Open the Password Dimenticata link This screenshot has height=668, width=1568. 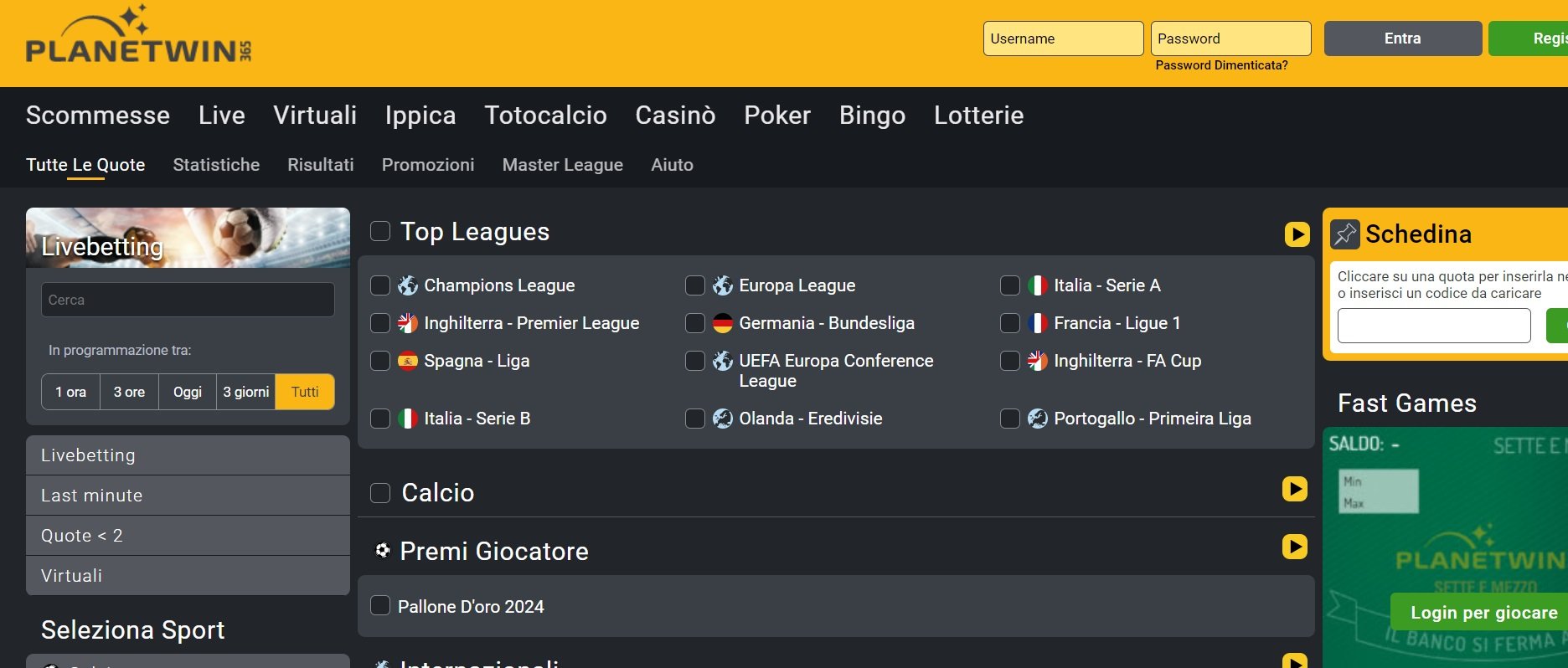pos(1221,64)
